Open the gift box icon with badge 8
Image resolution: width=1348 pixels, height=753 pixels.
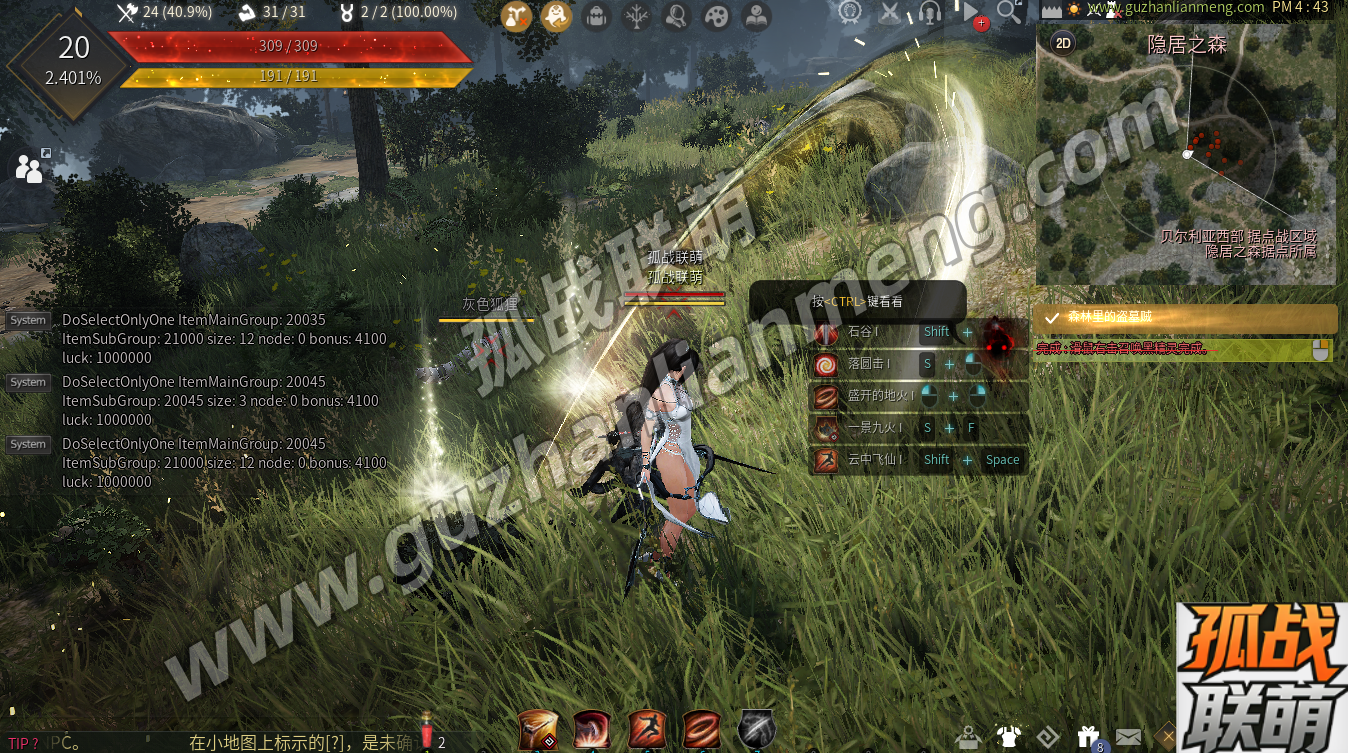1088,737
